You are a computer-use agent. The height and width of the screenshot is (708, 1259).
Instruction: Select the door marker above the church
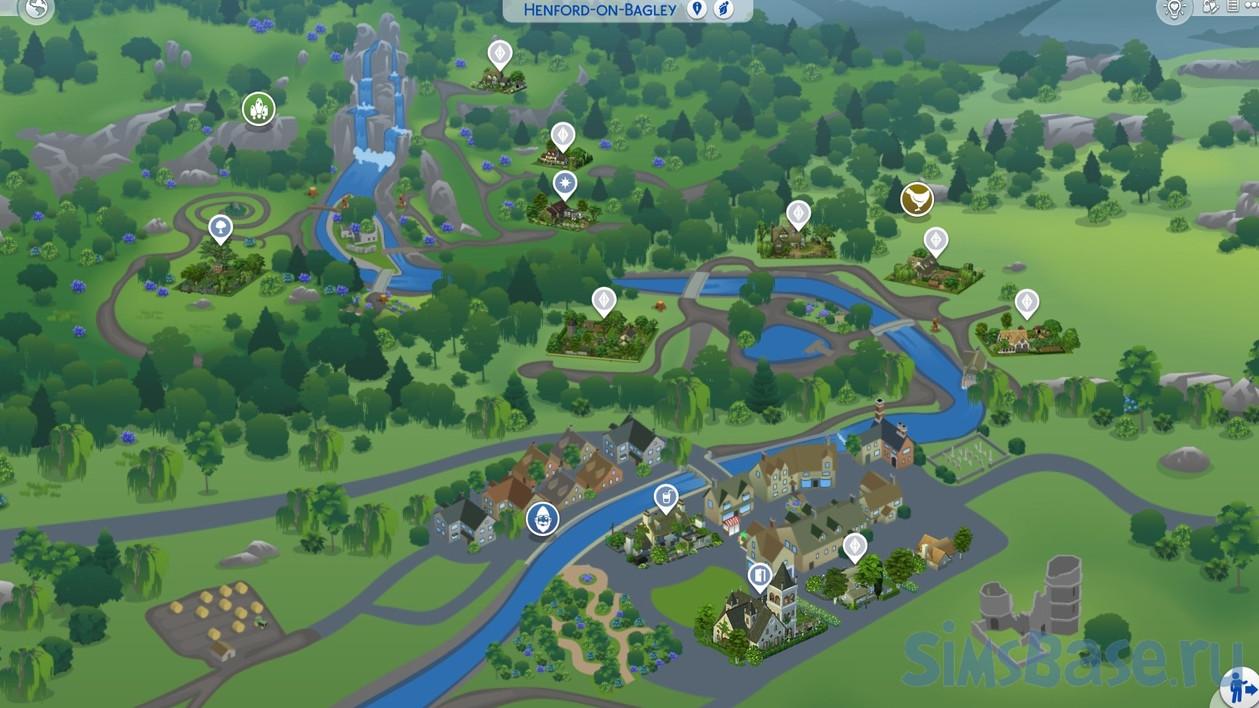[x=761, y=576]
